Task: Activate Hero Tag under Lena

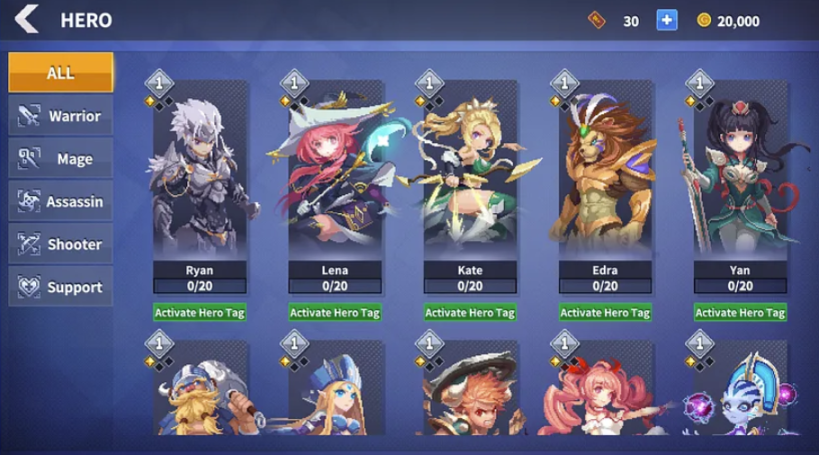Action: point(334,313)
